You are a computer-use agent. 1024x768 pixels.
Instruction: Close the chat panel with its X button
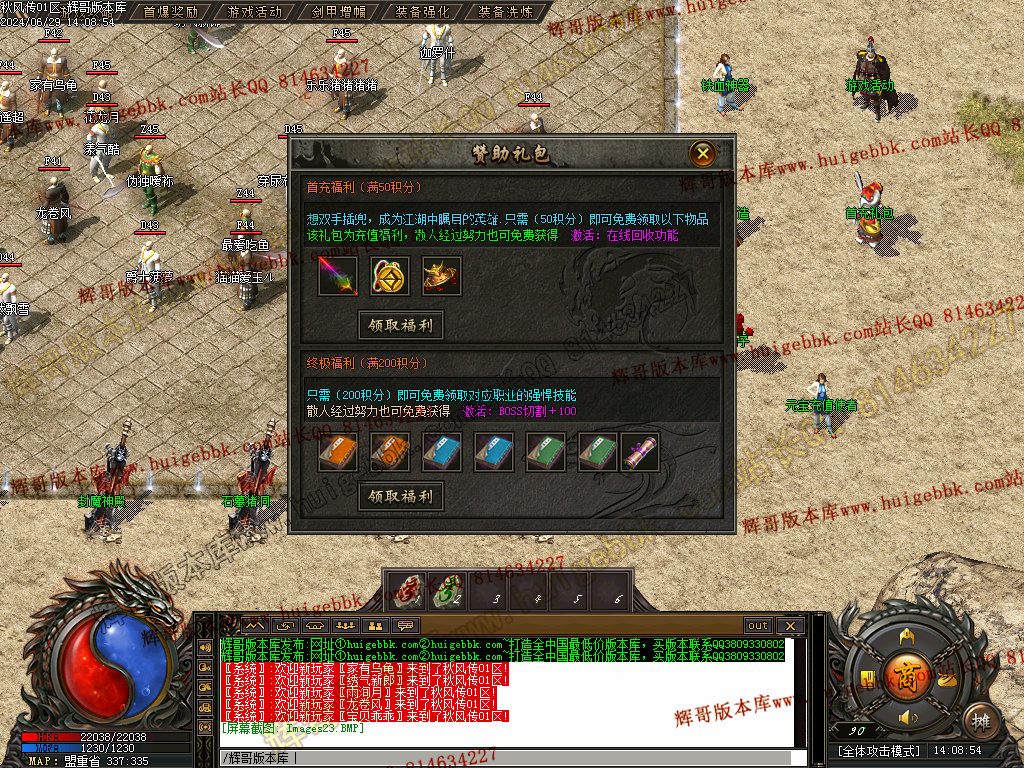click(789, 626)
